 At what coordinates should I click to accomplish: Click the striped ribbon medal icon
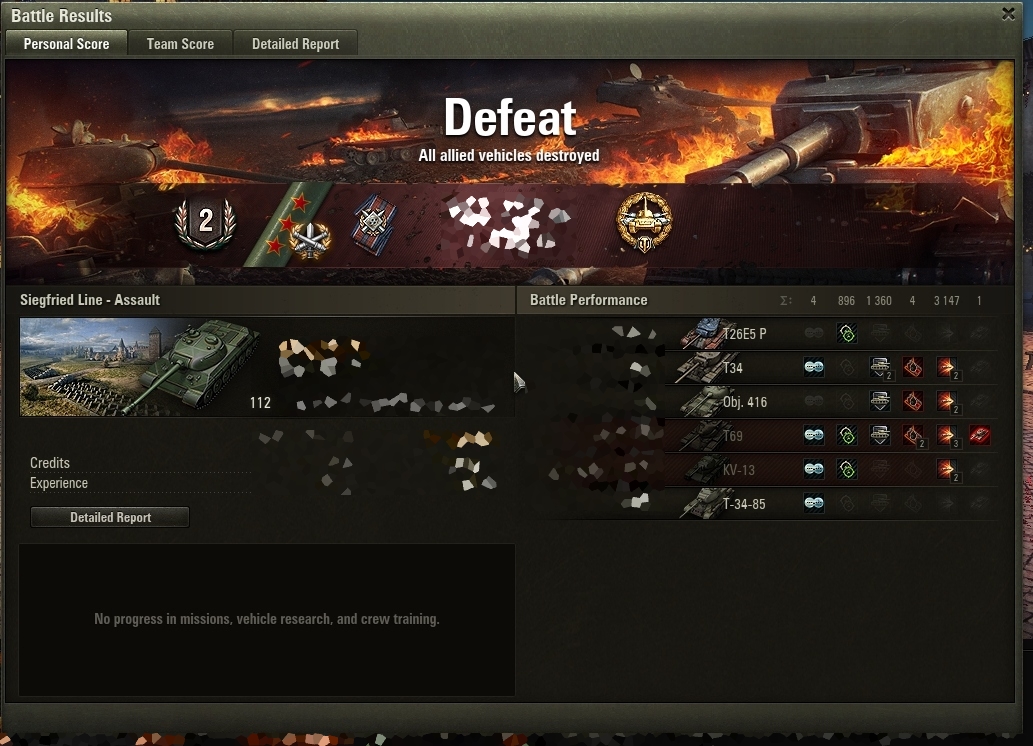[x=374, y=224]
